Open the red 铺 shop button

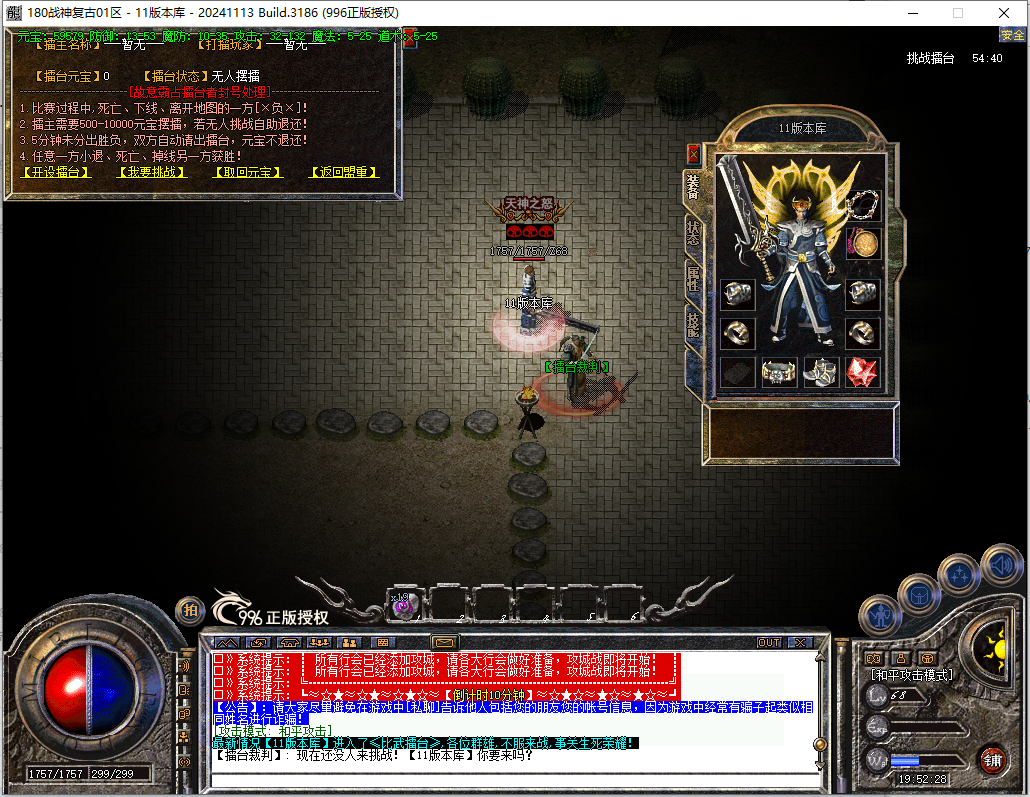pyautogui.click(x=993, y=760)
